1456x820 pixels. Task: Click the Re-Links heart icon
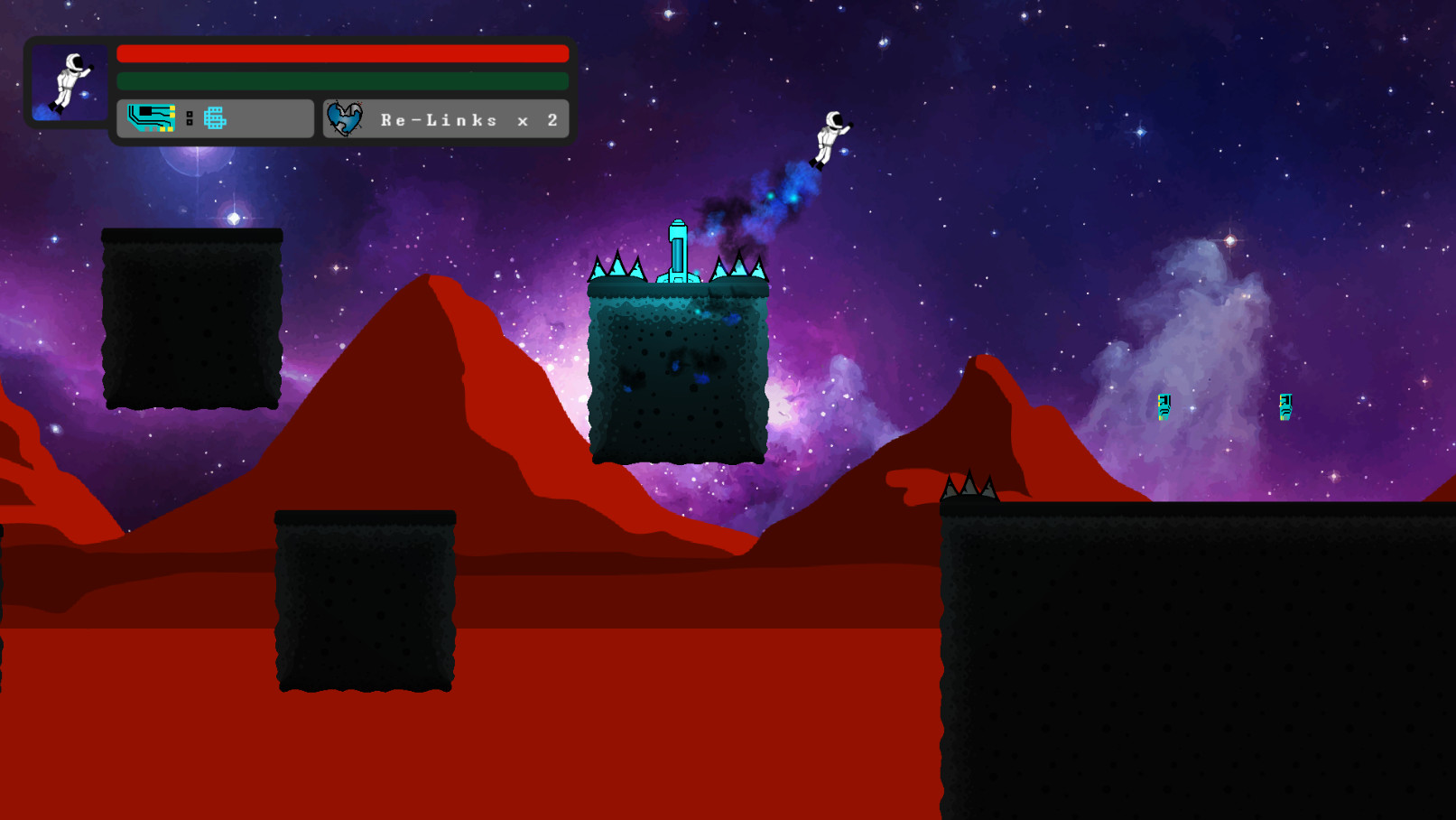tap(347, 118)
